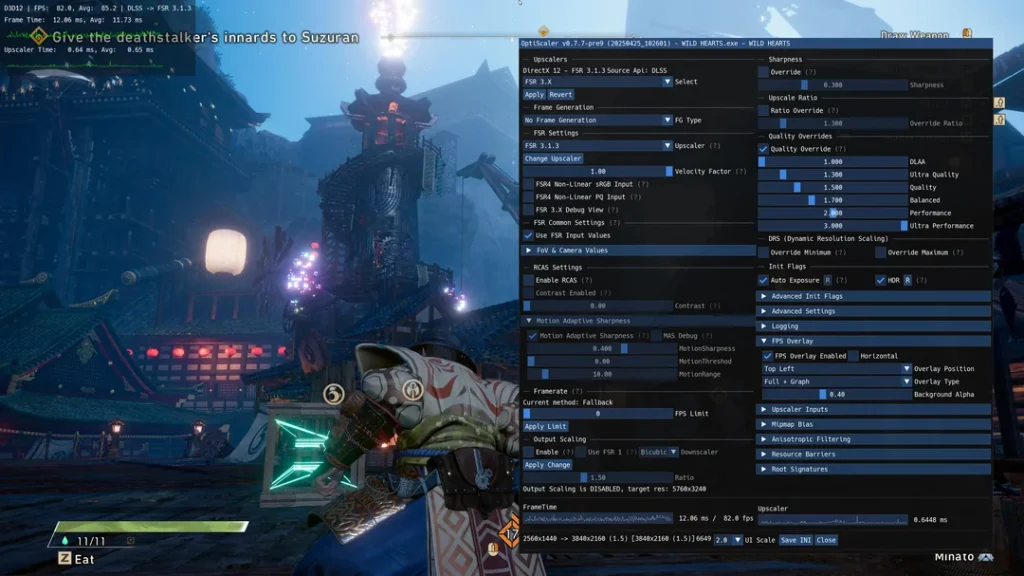Screen dimensions: 1024x576
Task: Tick the Enable RCAS checkbox
Action: click(x=528, y=280)
